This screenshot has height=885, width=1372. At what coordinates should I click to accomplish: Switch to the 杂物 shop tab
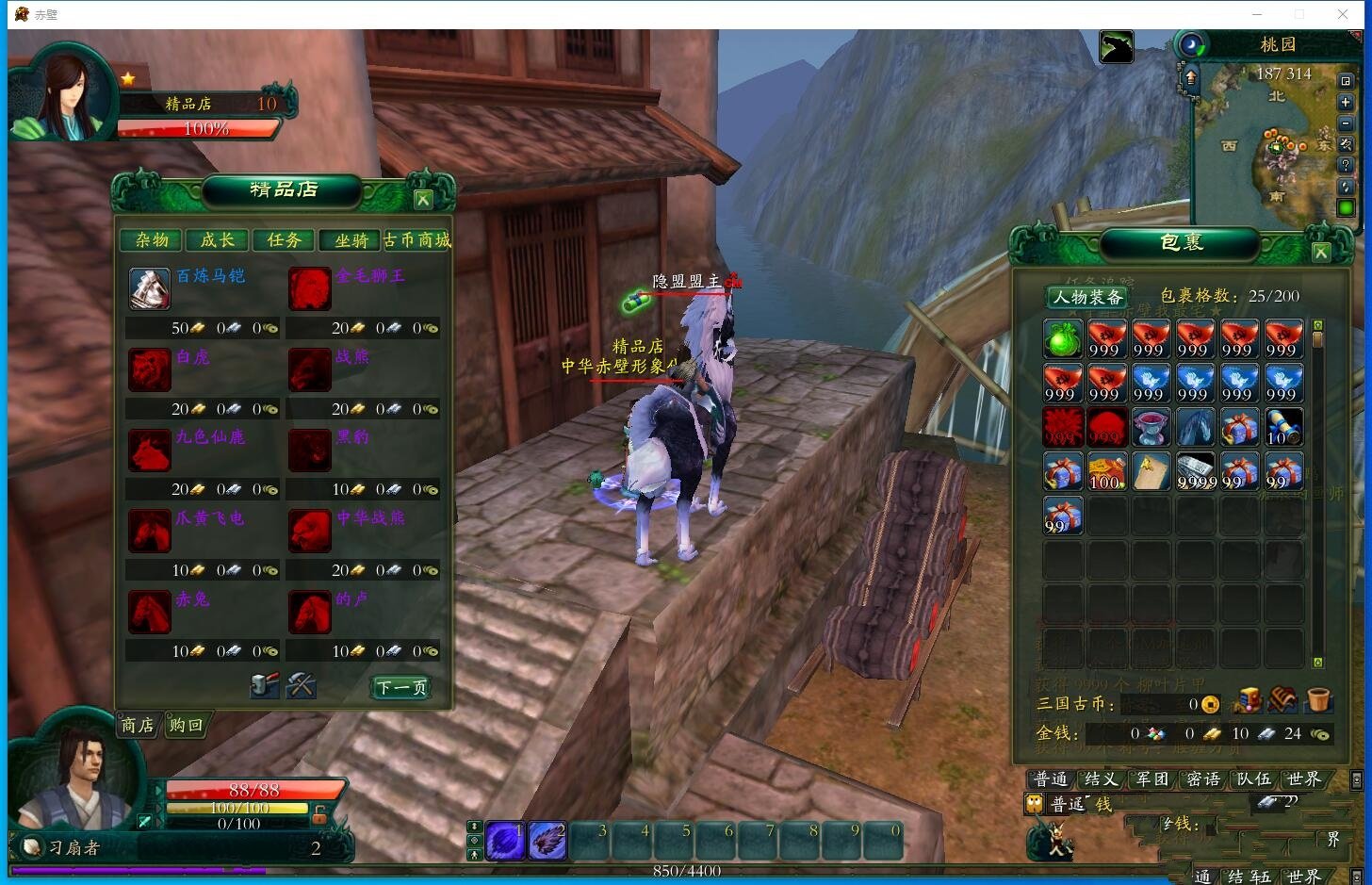point(152,240)
